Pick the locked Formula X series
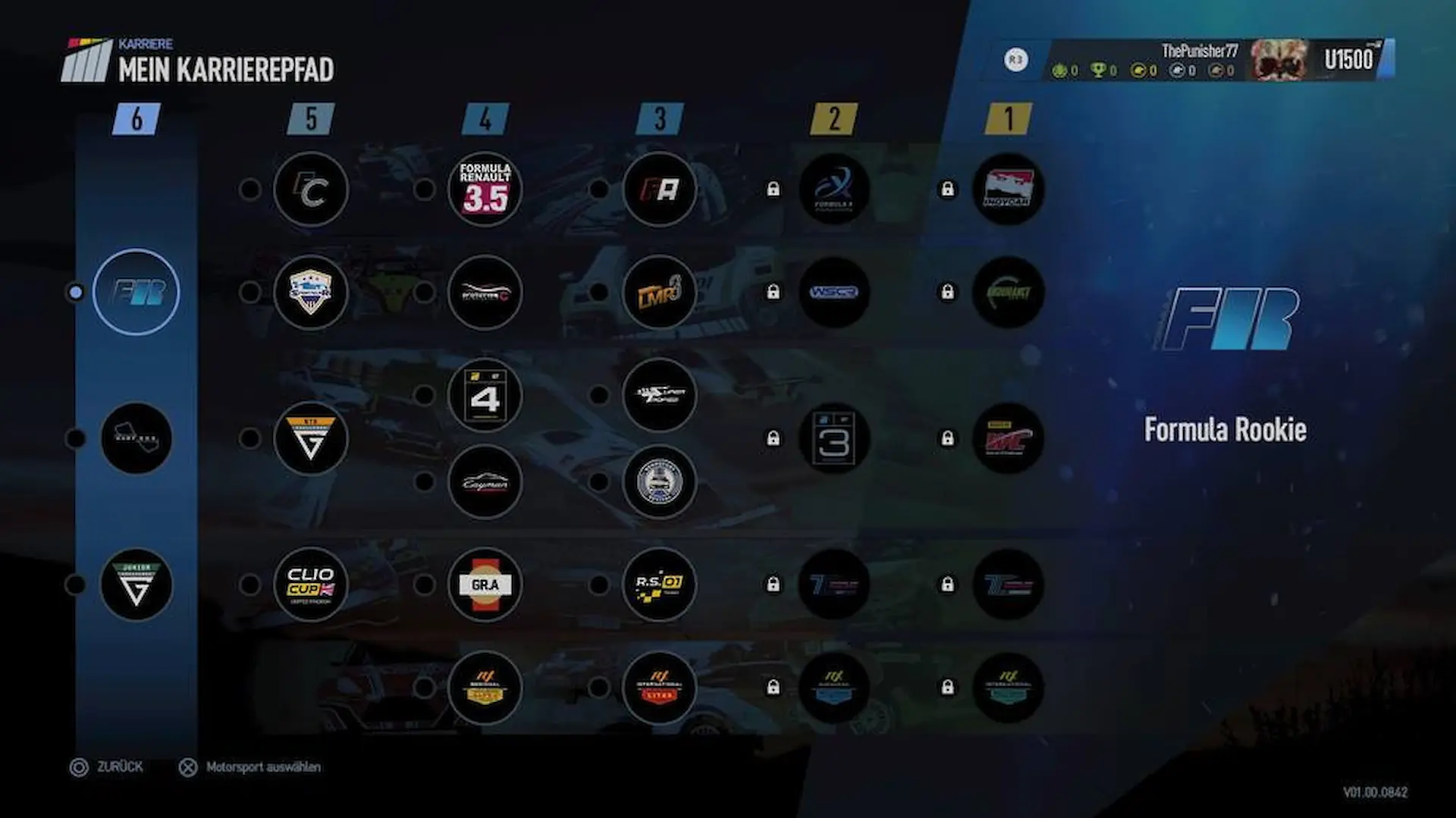This screenshot has width=1456, height=818. [x=834, y=189]
